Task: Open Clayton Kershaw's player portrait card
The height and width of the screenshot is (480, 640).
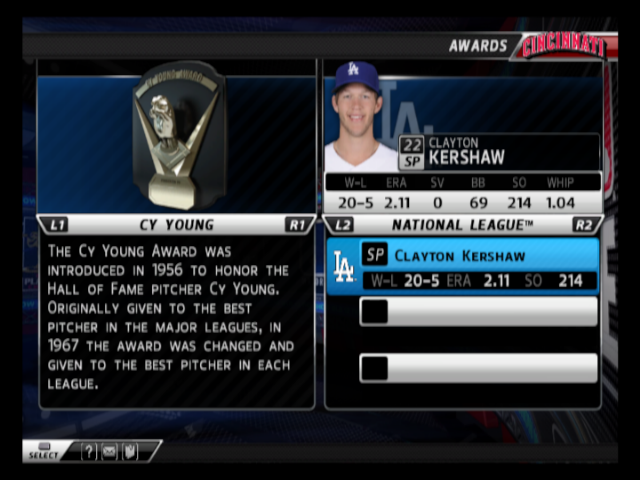Action: (x=359, y=115)
